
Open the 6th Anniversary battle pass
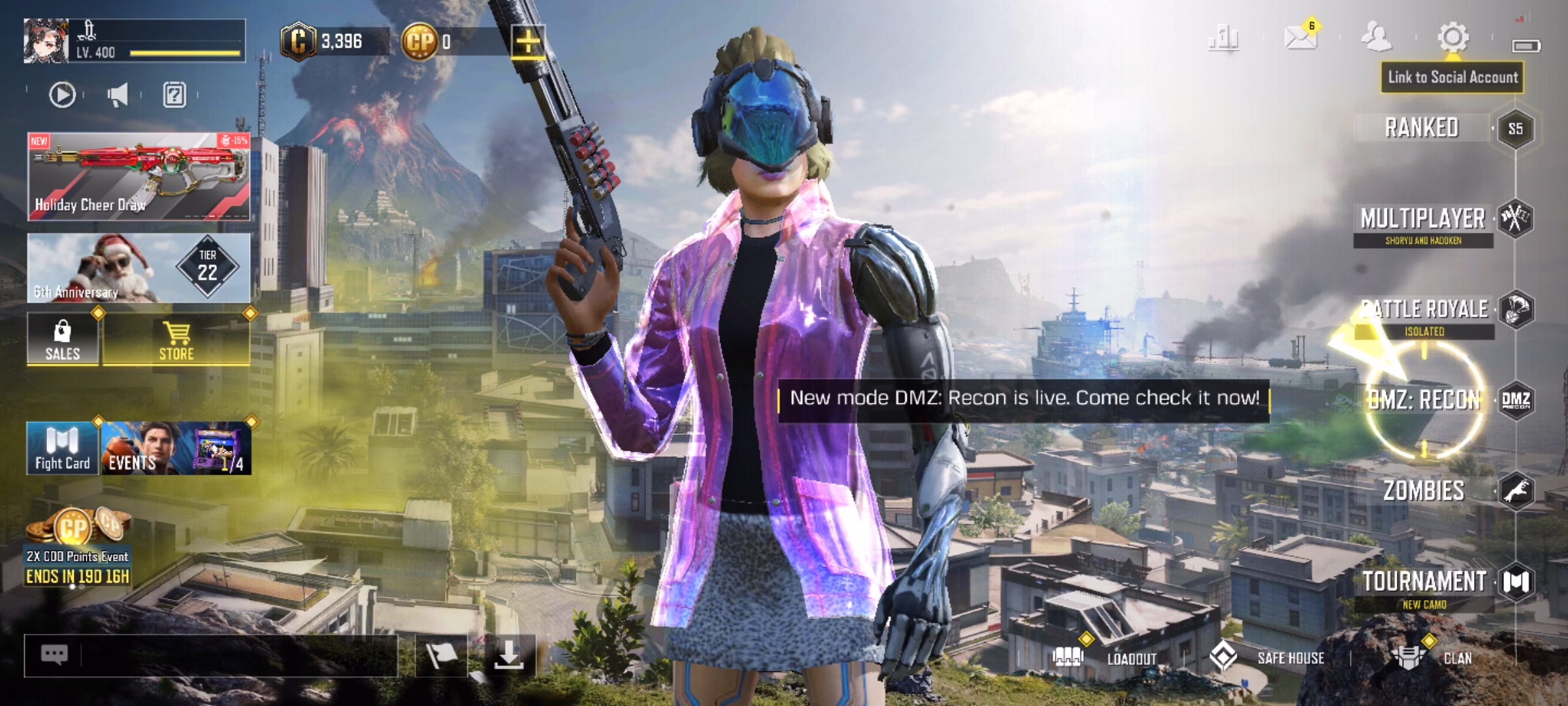tap(139, 268)
